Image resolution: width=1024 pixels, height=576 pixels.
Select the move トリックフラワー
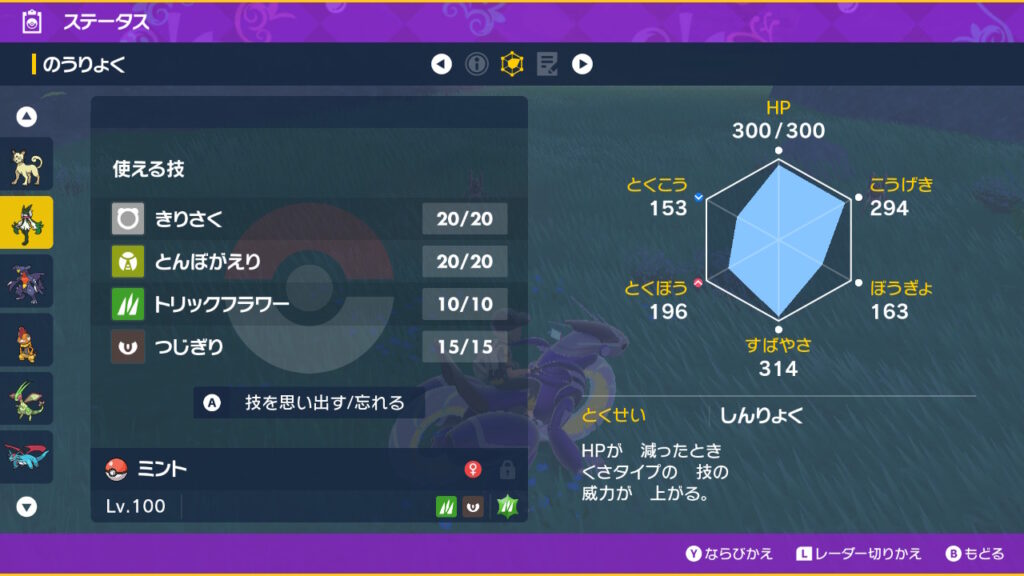click(x=309, y=305)
